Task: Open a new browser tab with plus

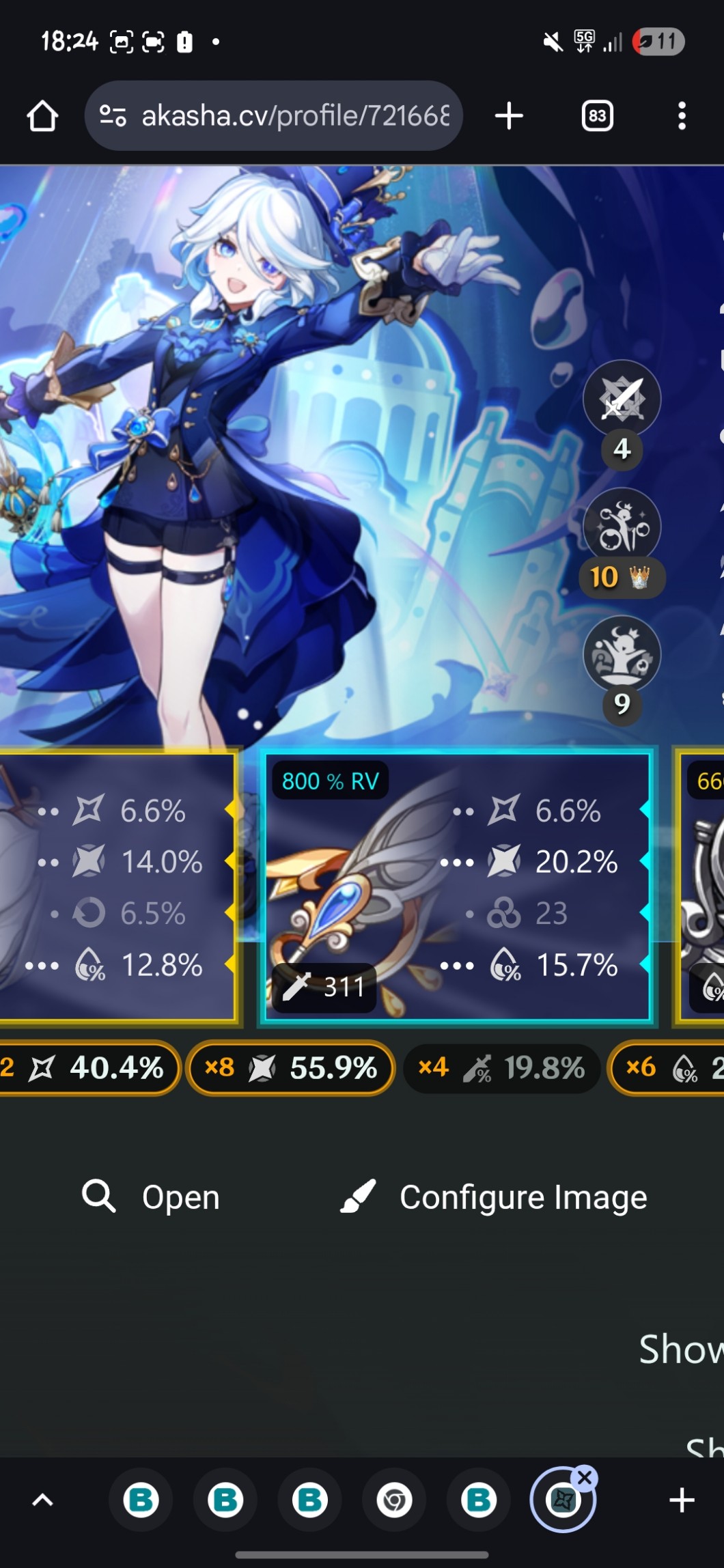Action: (x=509, y=116)
